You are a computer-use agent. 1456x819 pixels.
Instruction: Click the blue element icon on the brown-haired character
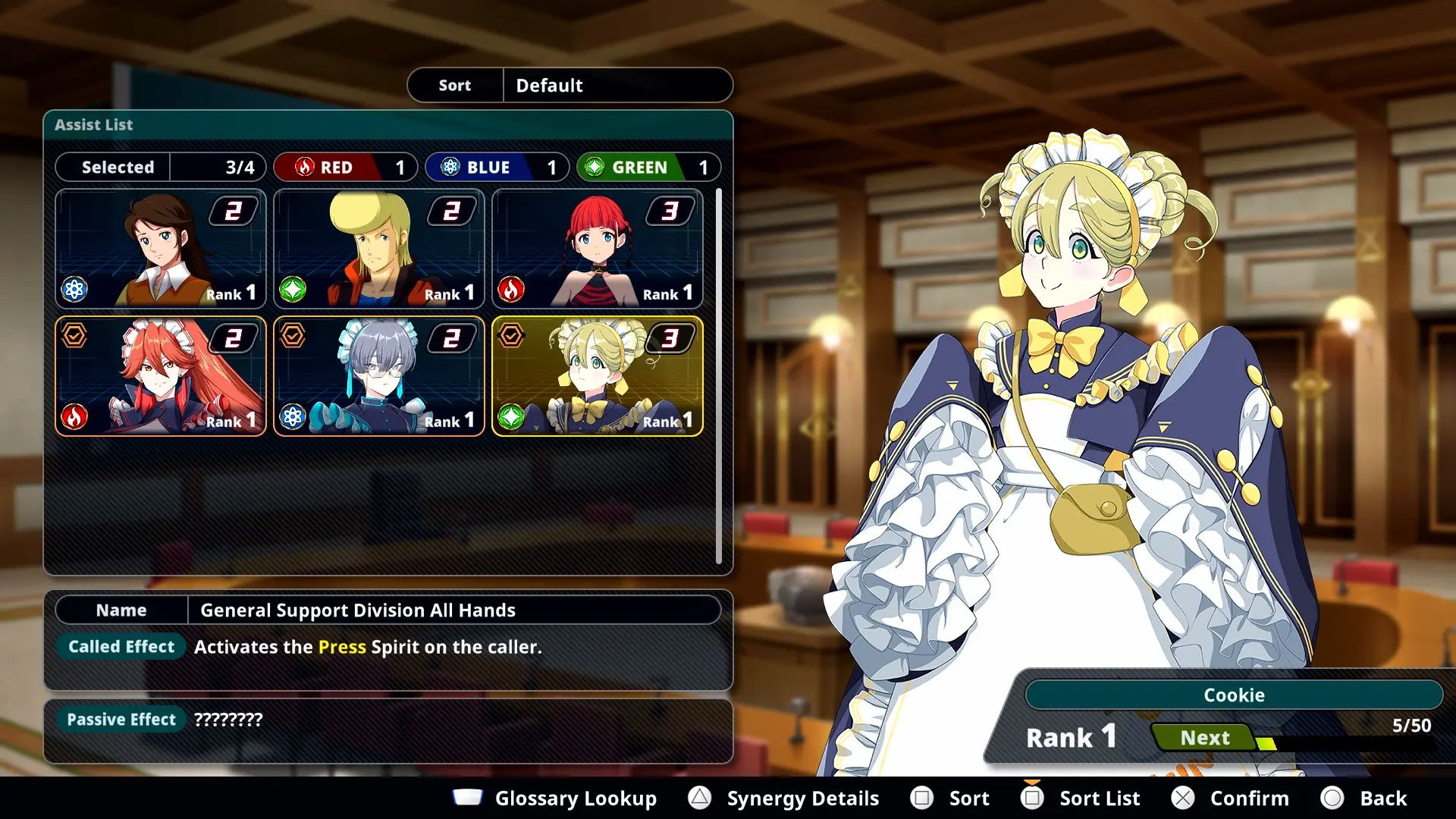tap(75, 287)
